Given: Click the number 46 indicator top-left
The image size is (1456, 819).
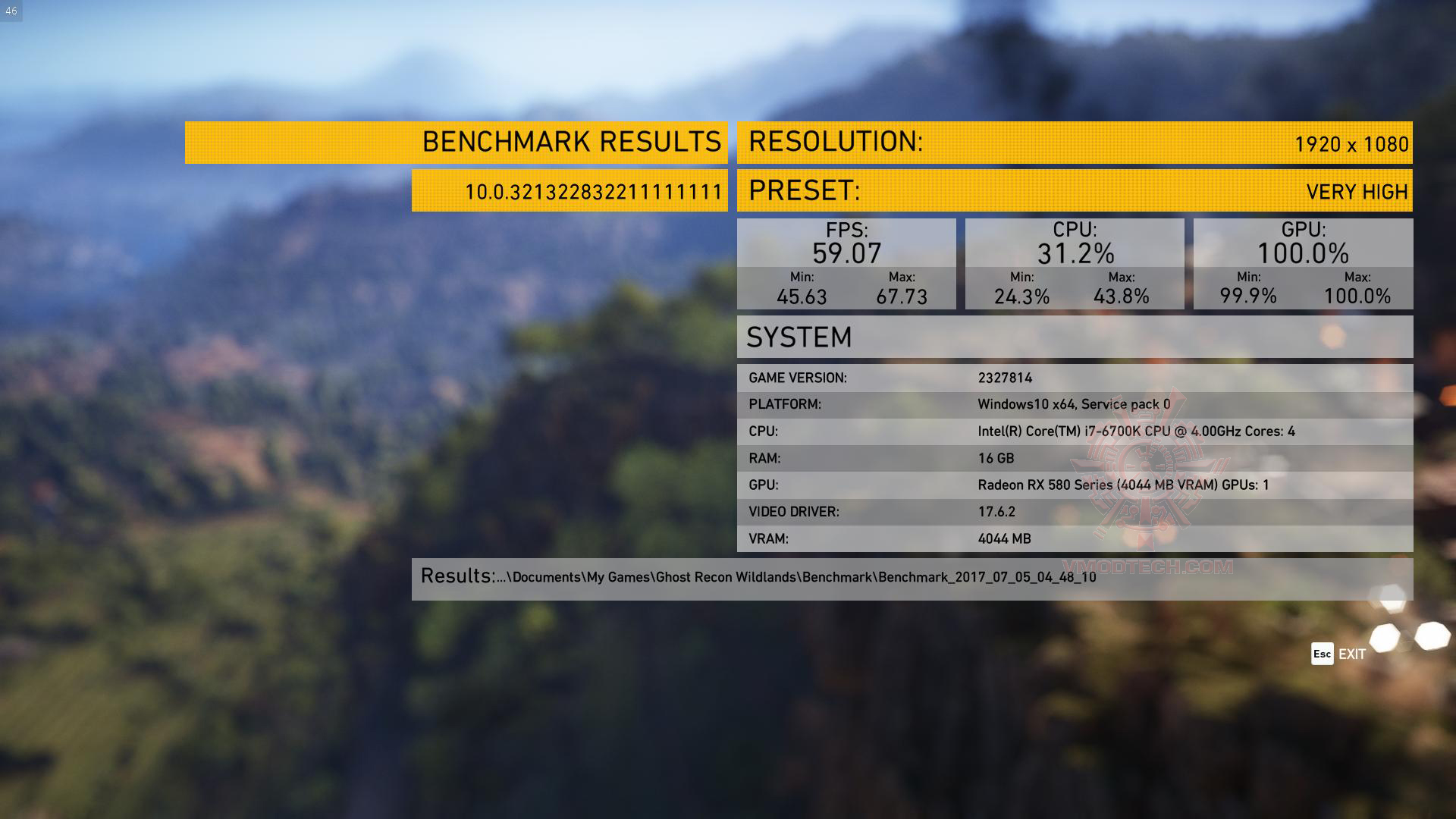Looking at the screenshot, I should click(x=11, y=11).
